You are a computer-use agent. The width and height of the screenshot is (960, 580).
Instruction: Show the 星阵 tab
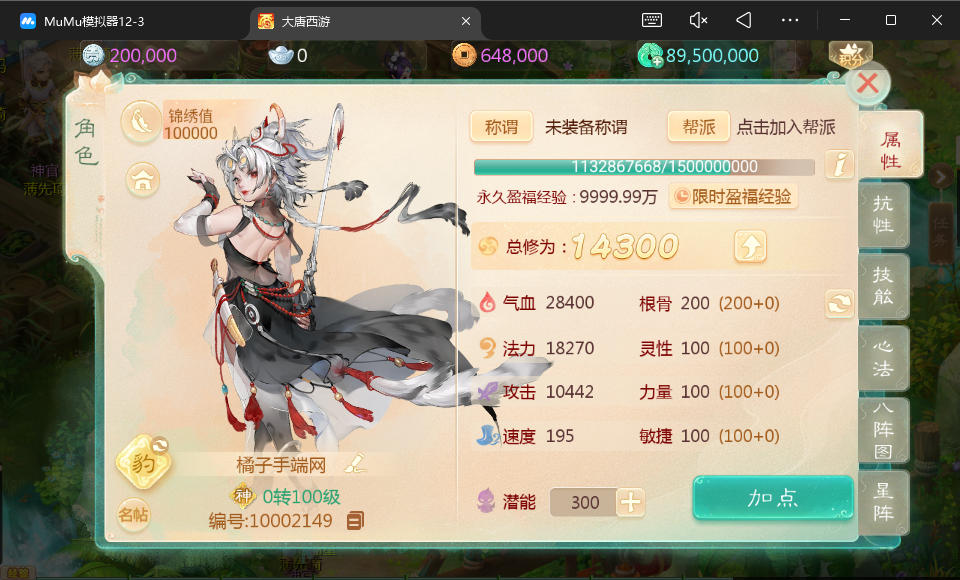tap(884, 504)
